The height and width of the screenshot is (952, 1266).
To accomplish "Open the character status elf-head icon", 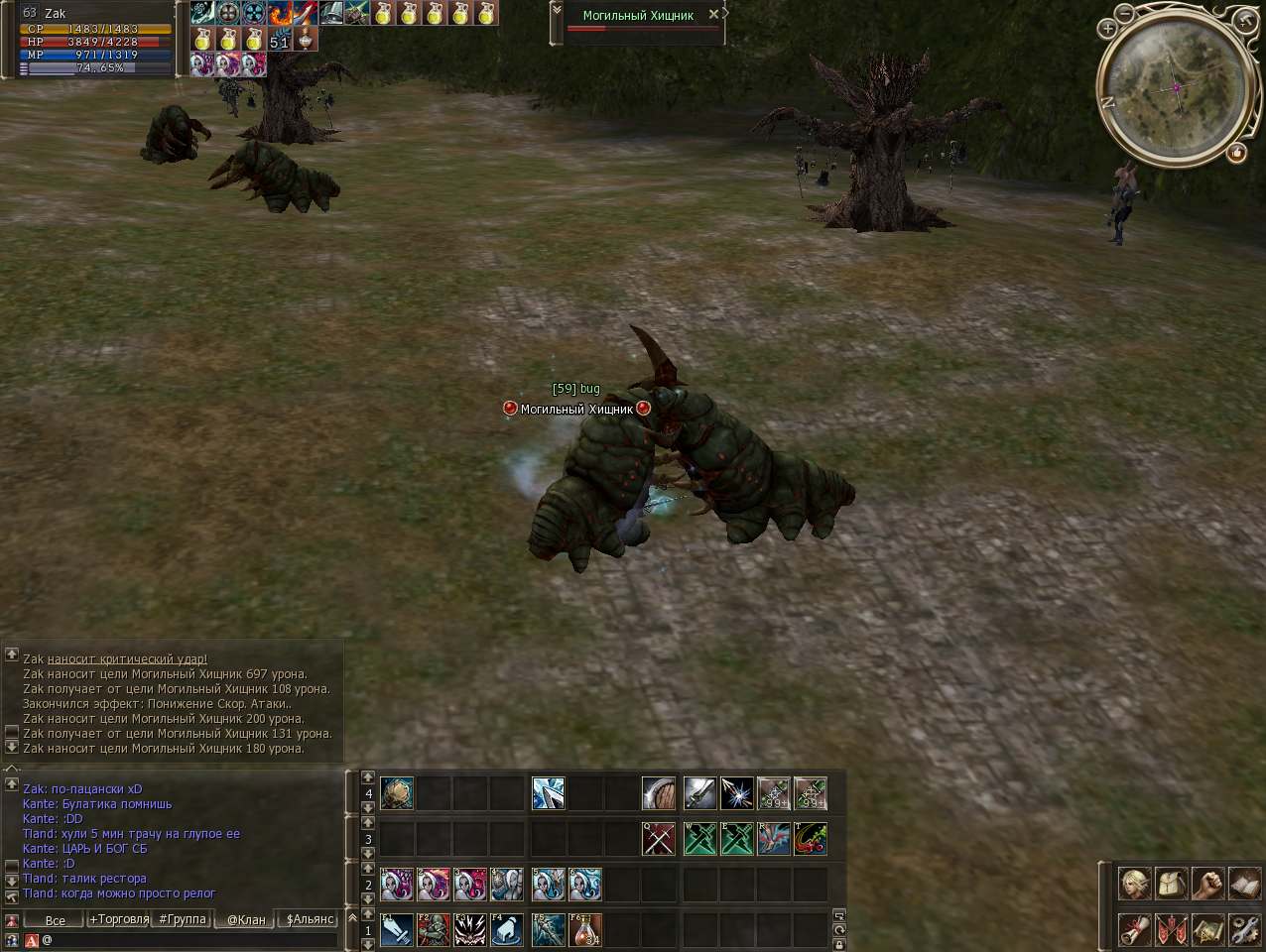I will tap(1135, 883).
